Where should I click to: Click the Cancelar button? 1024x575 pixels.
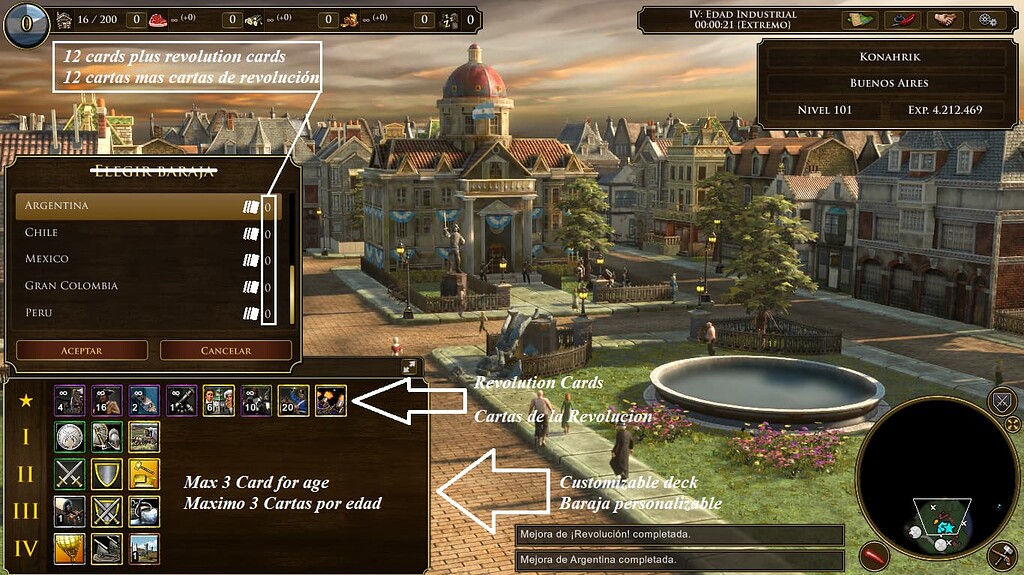pos(226,351)
